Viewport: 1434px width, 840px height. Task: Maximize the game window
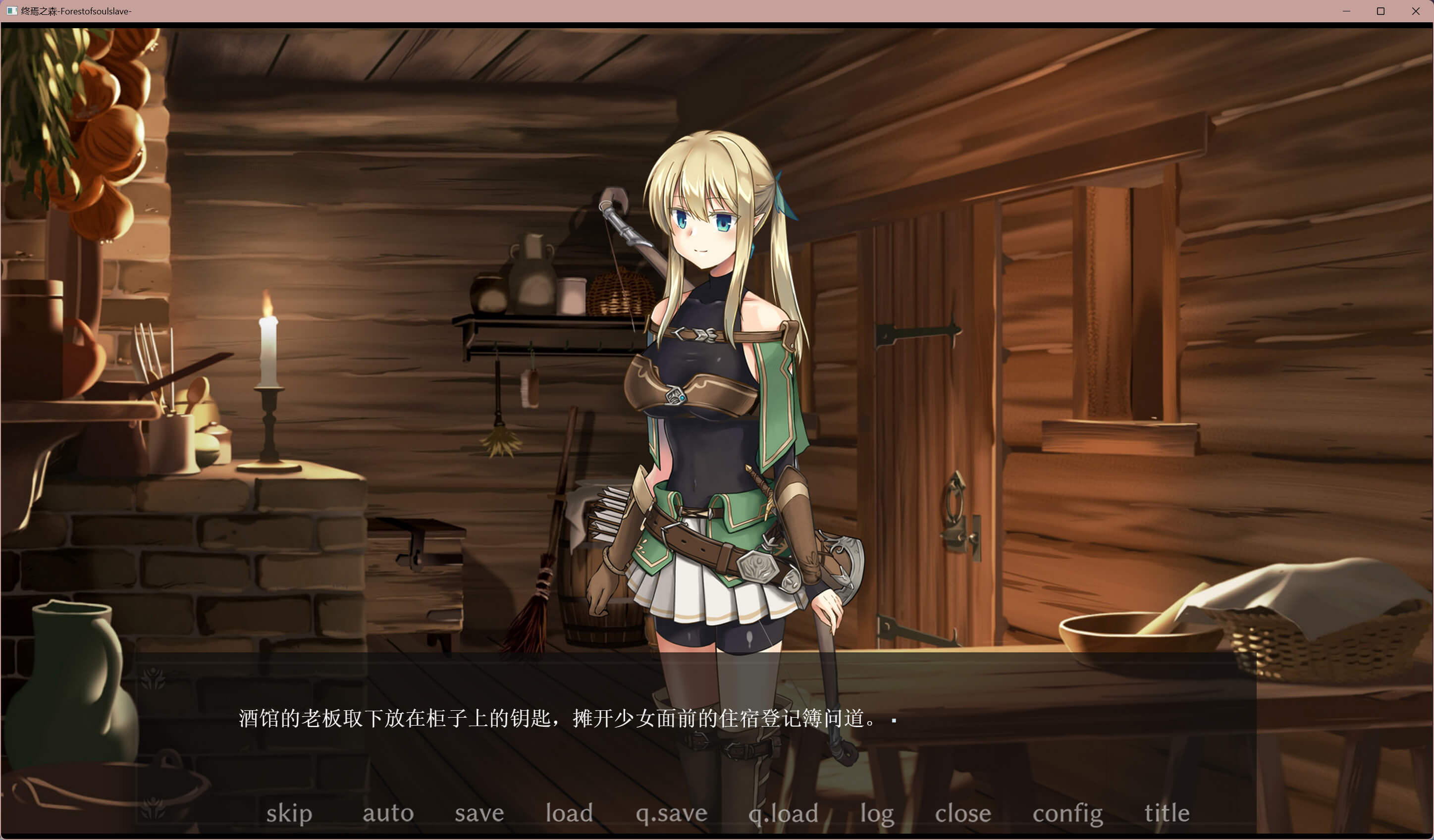(x=1381, y=11)
